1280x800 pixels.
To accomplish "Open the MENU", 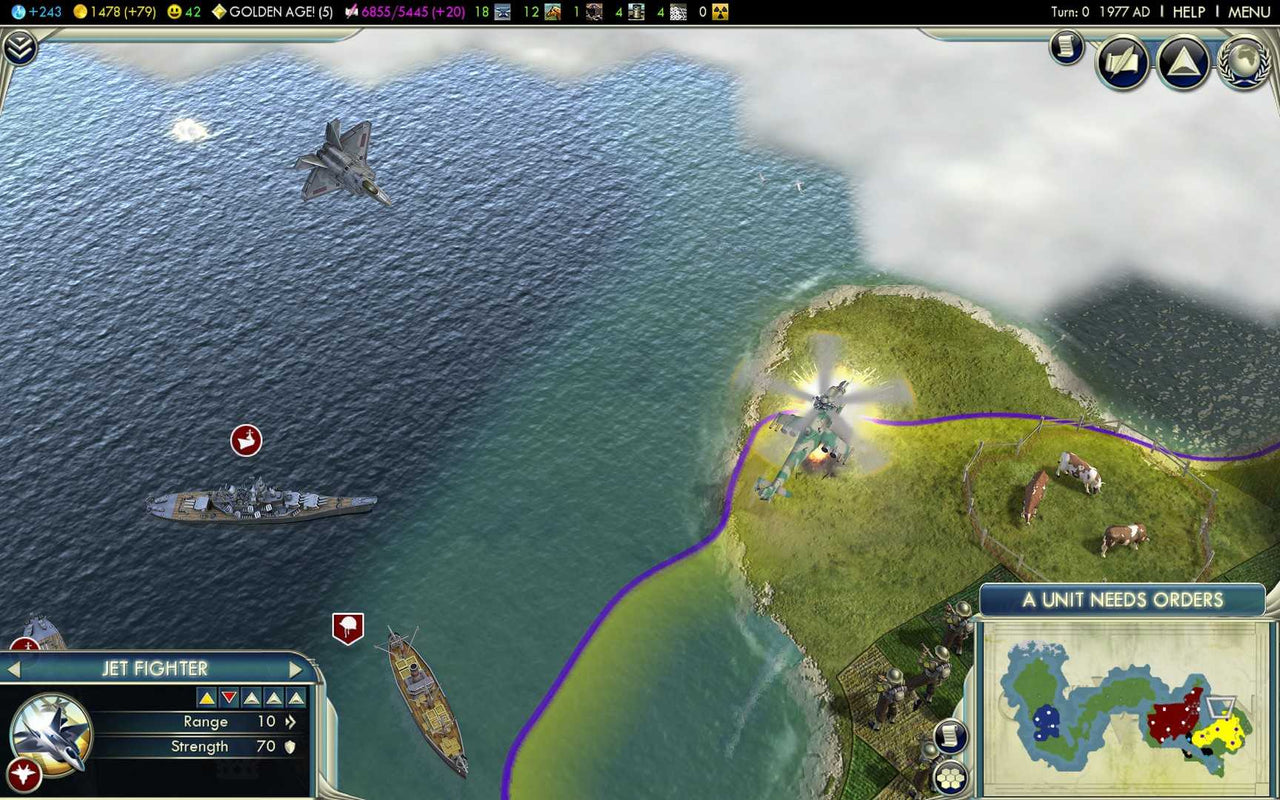I will [x=1248, y=12].
